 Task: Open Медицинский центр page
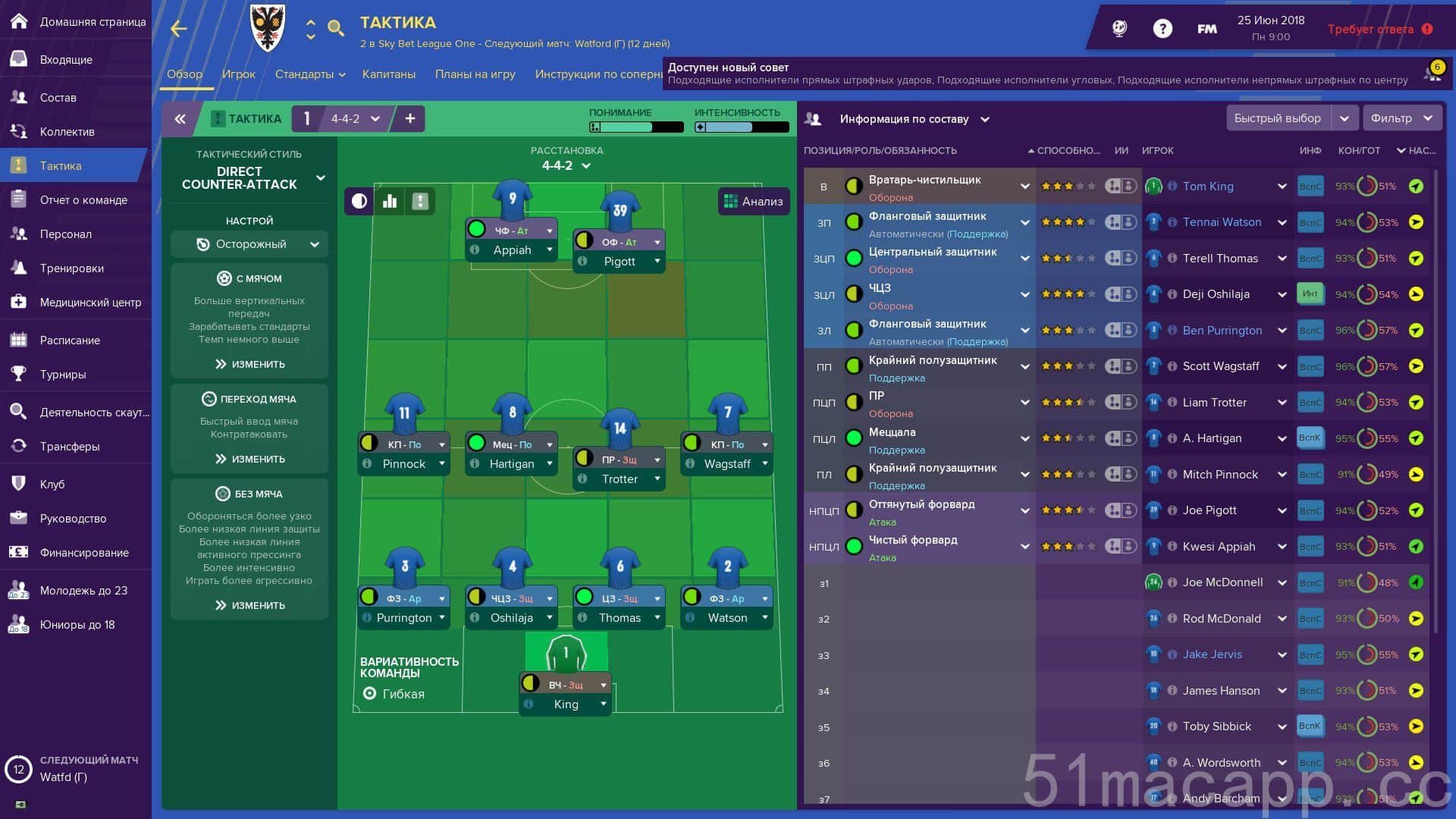90,302
